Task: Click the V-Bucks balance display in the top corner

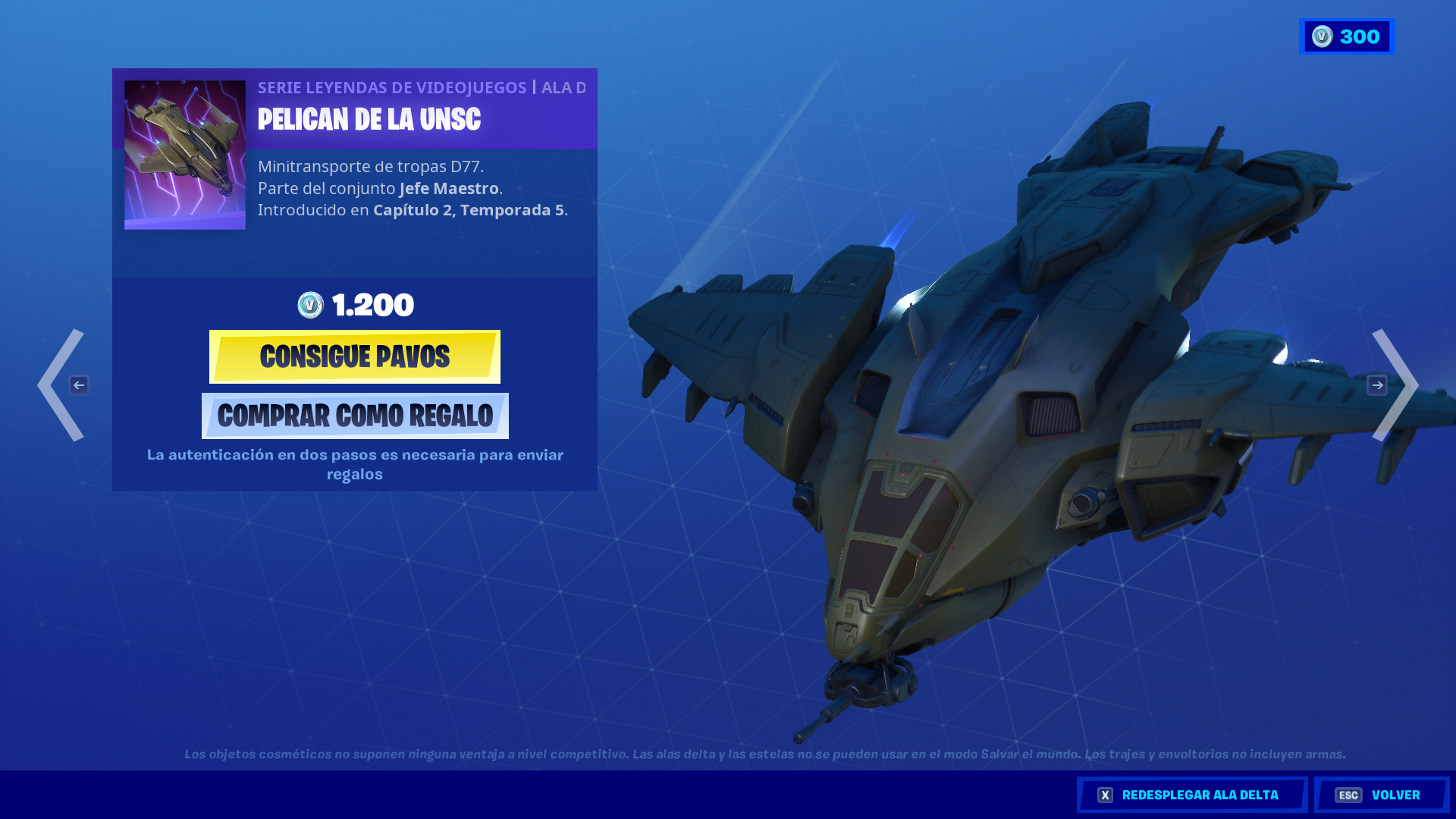Action: [1347, 36]
